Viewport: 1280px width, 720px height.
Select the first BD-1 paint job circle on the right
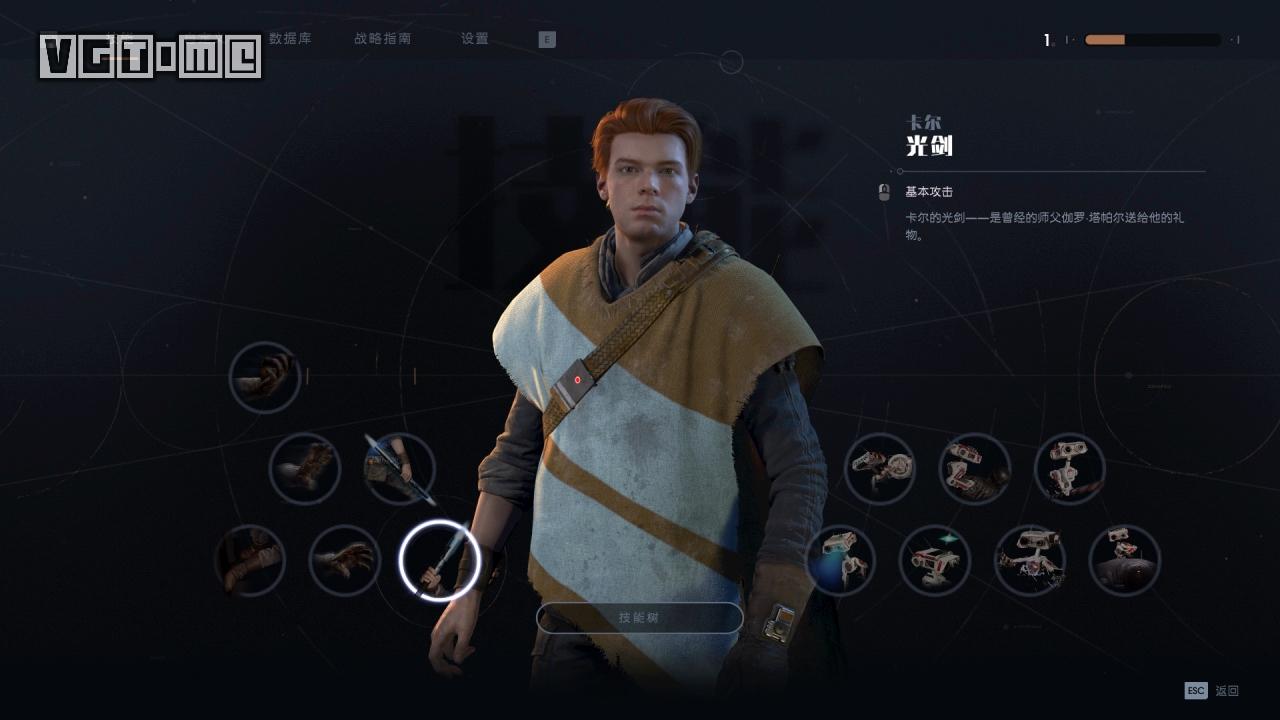point(878,468)
